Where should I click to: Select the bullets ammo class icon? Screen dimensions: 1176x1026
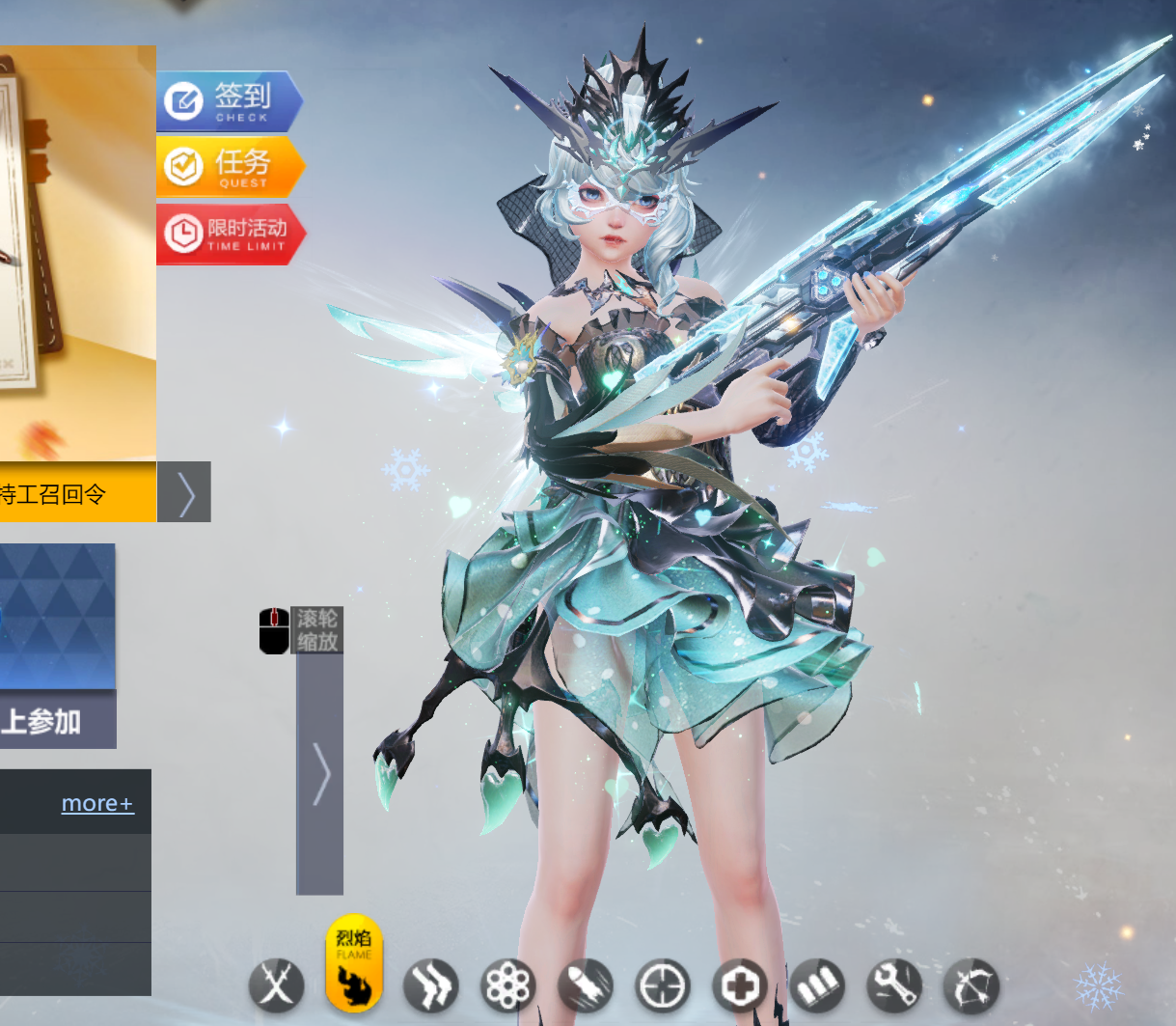tap(816, 985)
